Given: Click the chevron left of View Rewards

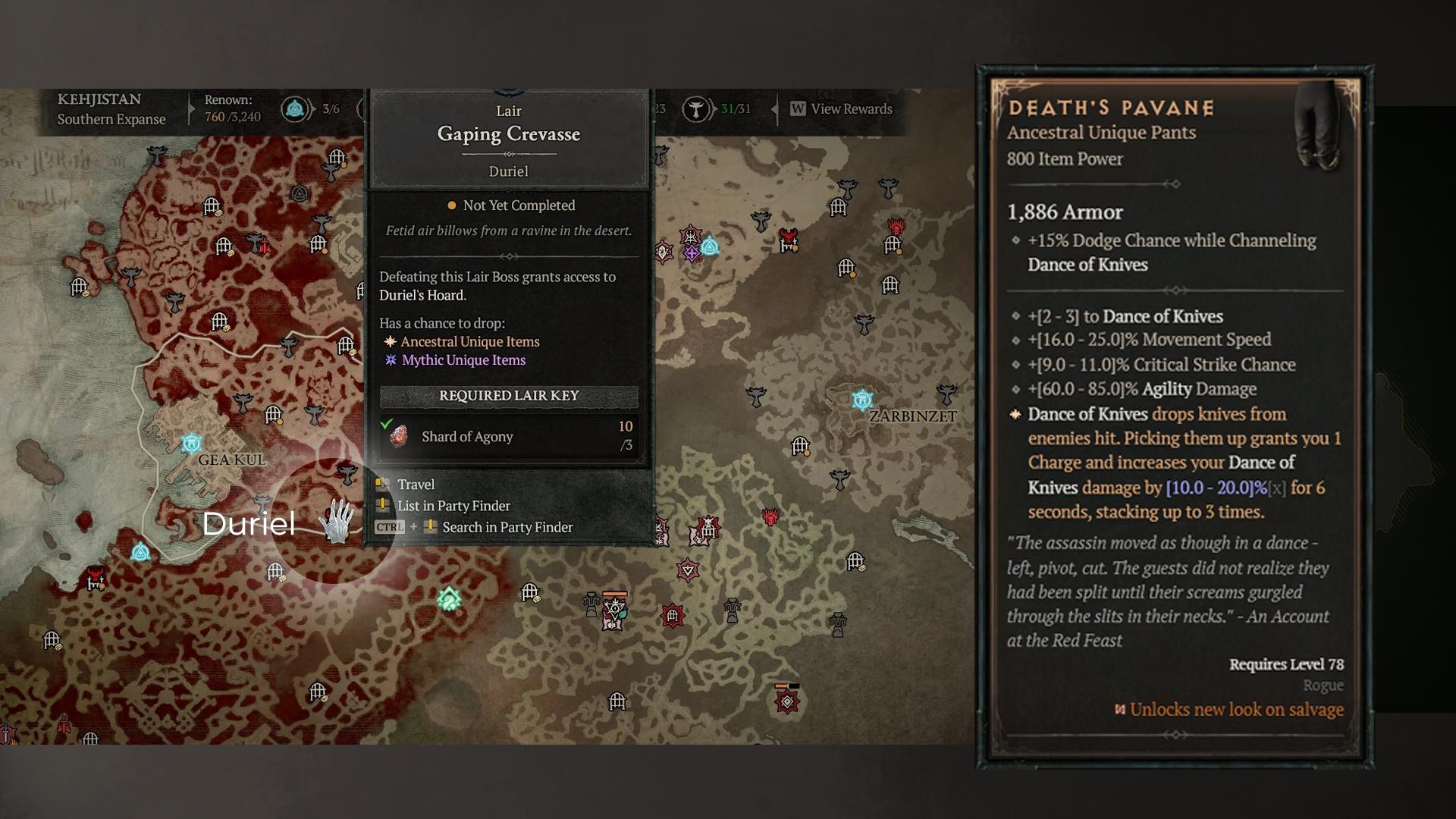Looking at the screenshot, I should [775, 109].
